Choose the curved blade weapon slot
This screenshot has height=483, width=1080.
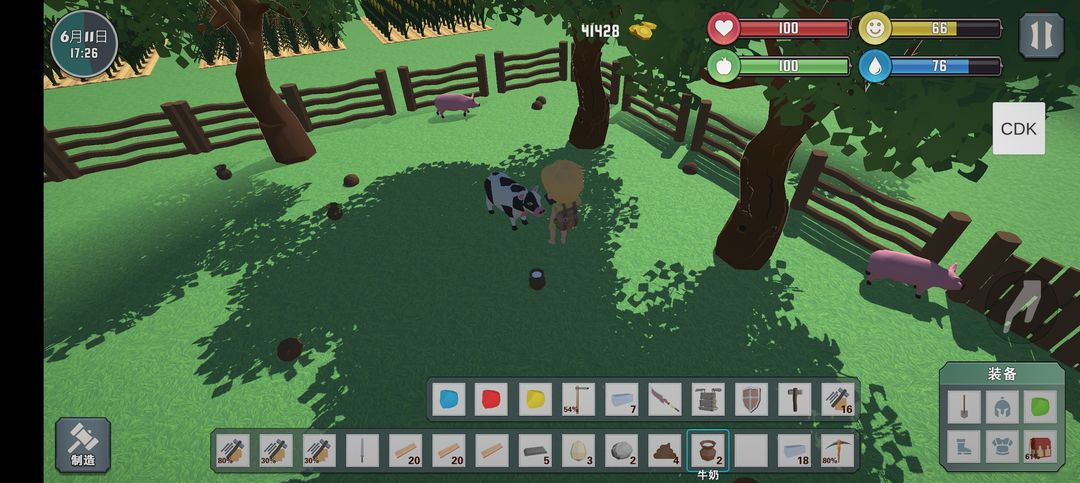coord(664,399)
